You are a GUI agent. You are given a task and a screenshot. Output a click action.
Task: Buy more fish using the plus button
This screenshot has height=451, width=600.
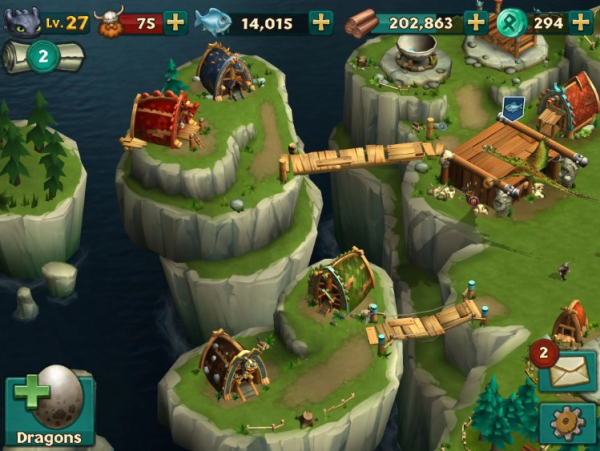[x=320, y=22]
